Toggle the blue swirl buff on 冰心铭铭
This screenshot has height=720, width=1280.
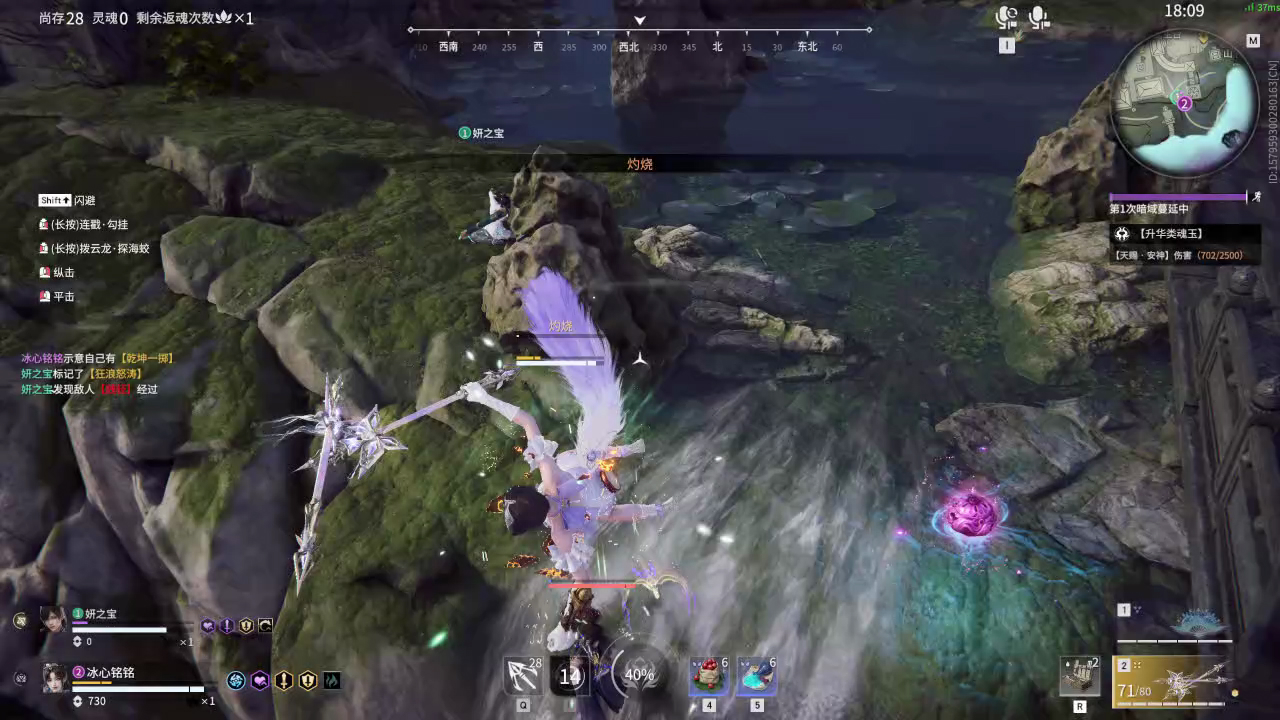[x=237, y=681]
